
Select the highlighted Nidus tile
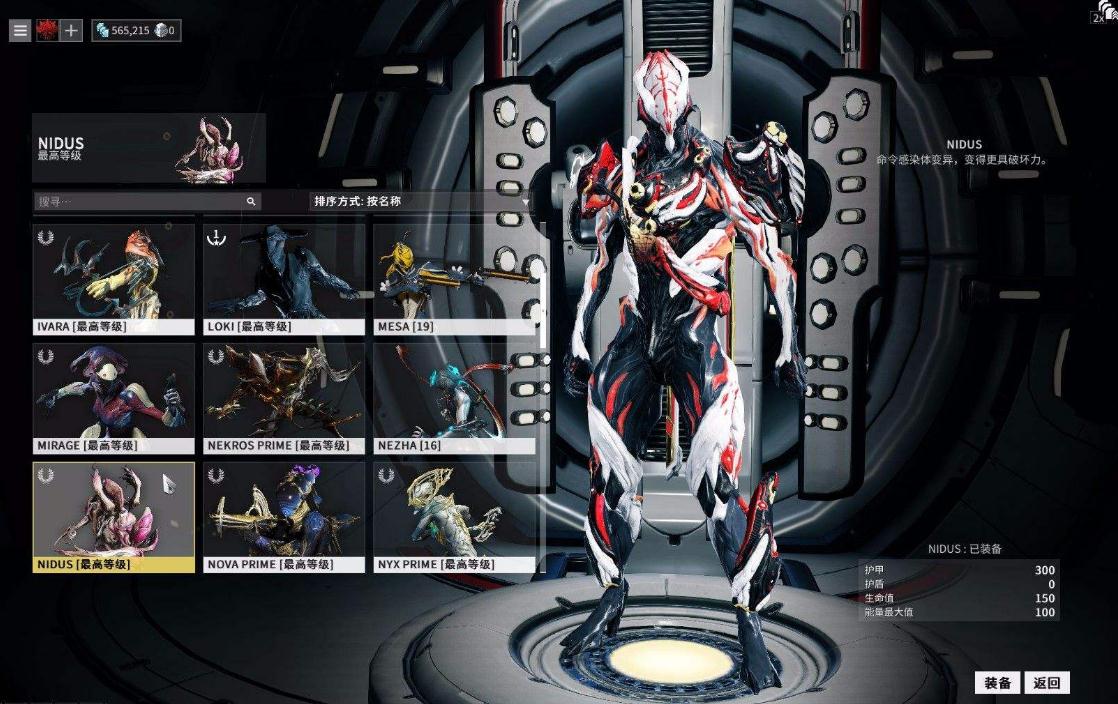(x=113, y=516)
